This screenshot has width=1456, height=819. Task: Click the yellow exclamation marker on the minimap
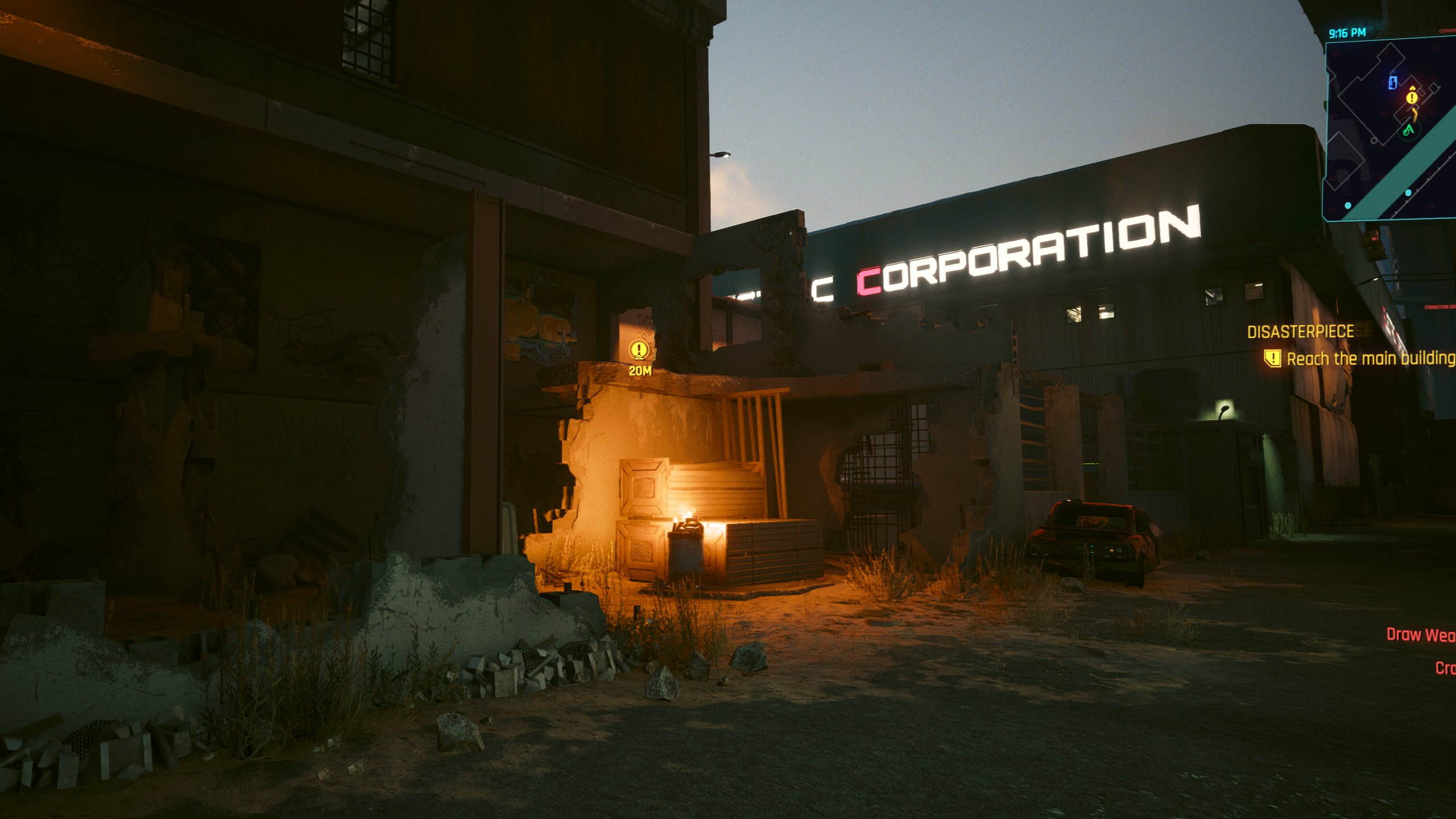[1412, 97]
